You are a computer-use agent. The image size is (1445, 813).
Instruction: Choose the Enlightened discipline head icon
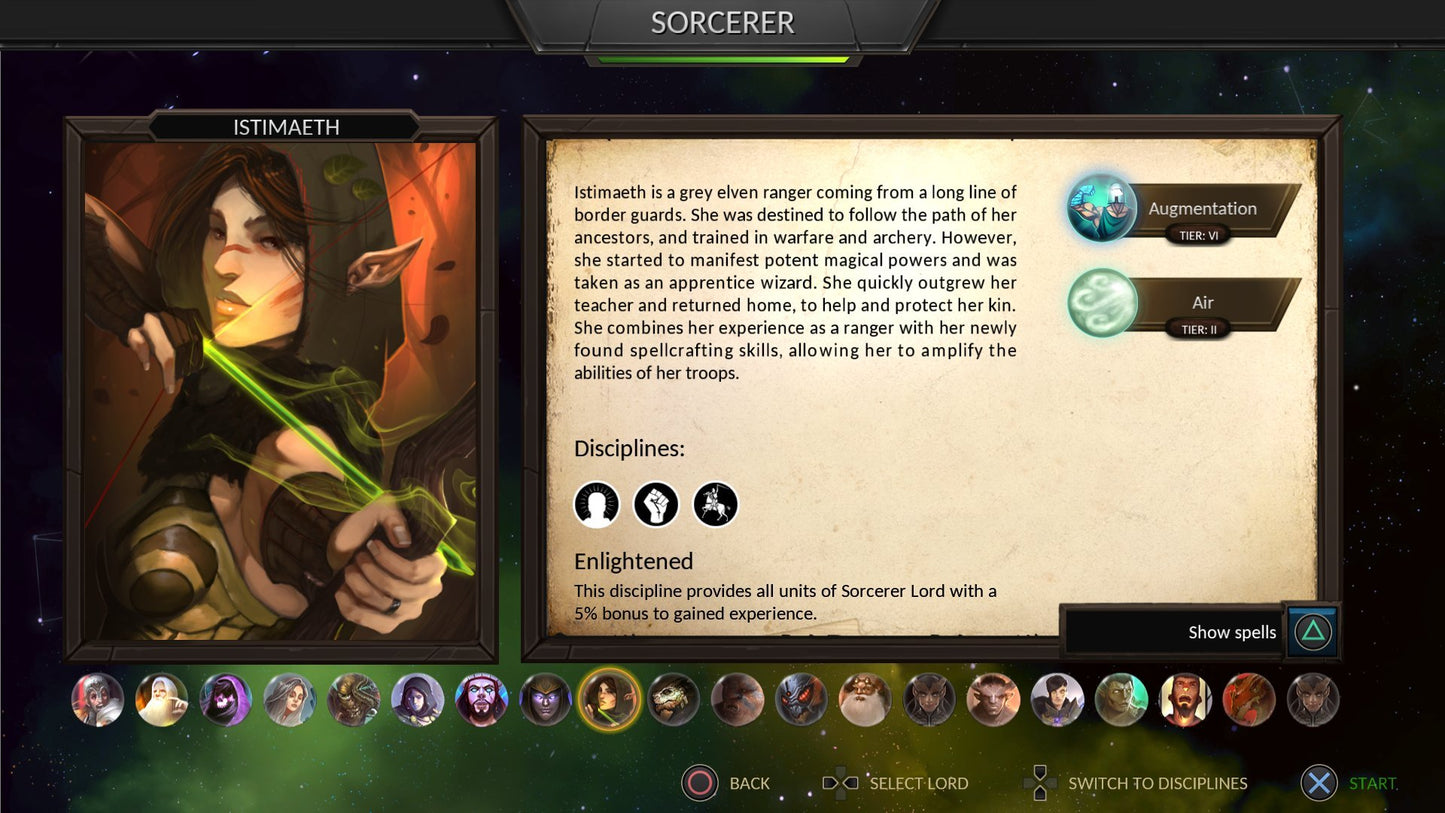597,504
